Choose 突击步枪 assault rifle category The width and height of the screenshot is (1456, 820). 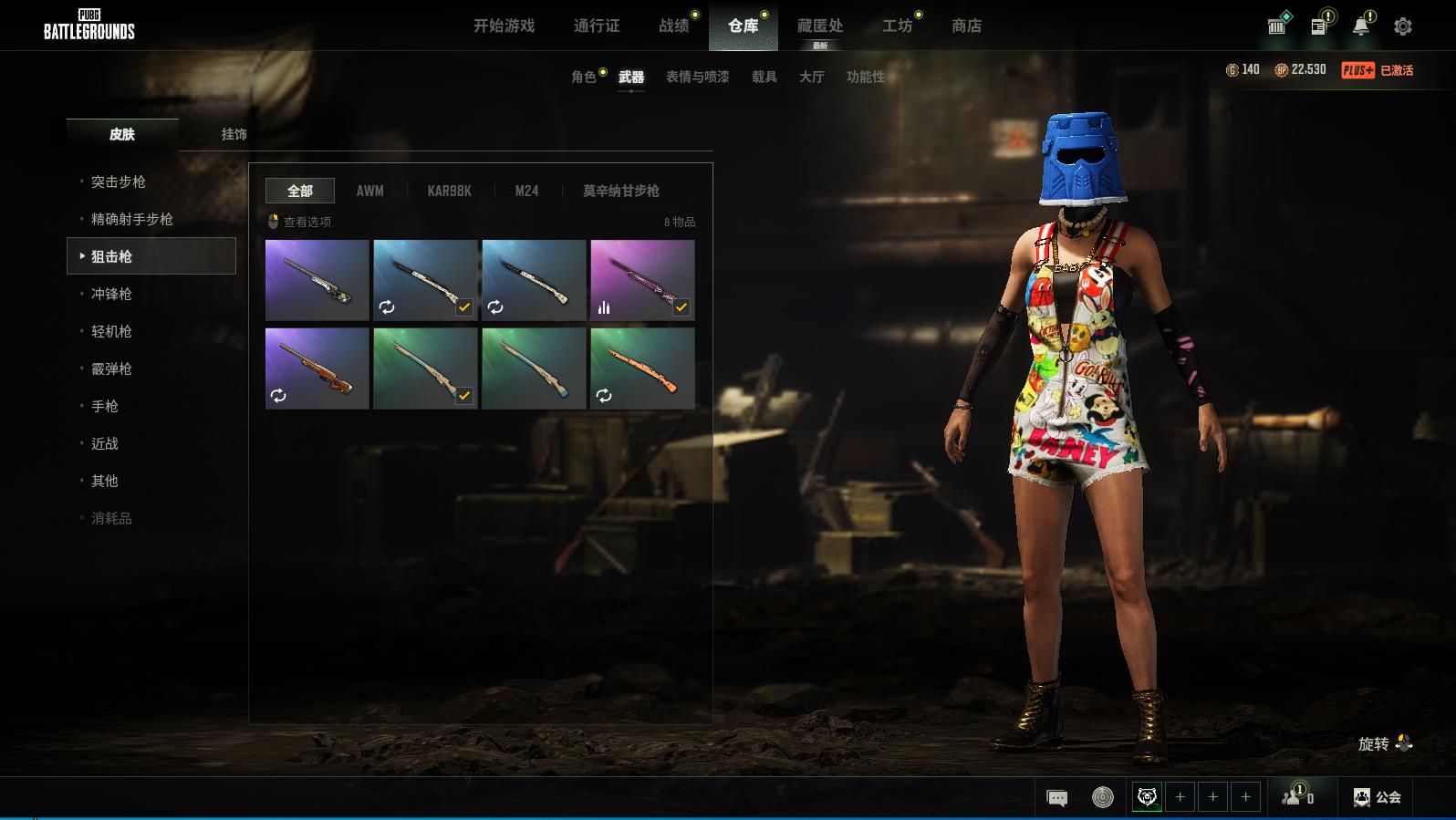click(119, 182)
